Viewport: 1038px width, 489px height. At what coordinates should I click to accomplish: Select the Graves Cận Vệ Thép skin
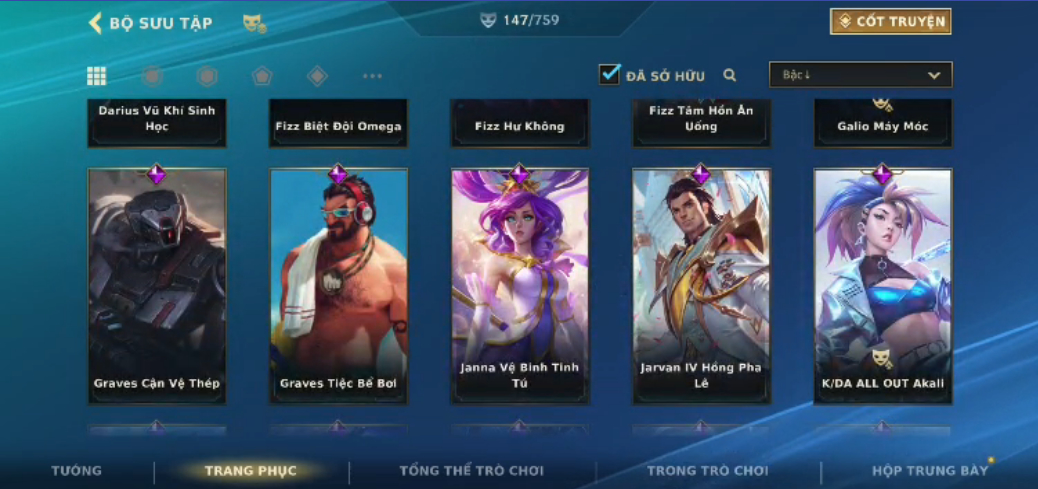pyautogui.click(x=157, y=285)
